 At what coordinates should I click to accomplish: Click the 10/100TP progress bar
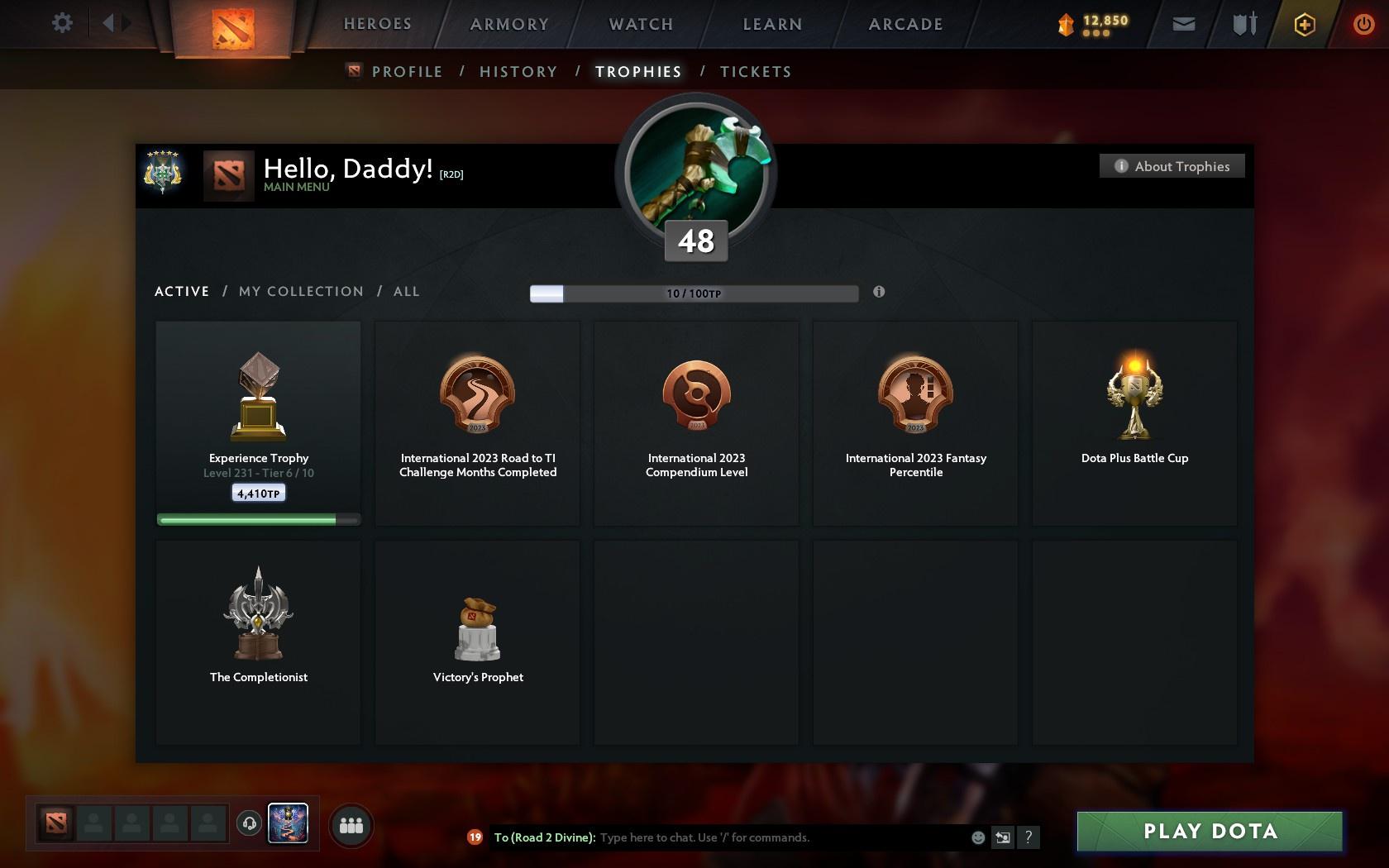pyautogui.click(x=694, y=293)
